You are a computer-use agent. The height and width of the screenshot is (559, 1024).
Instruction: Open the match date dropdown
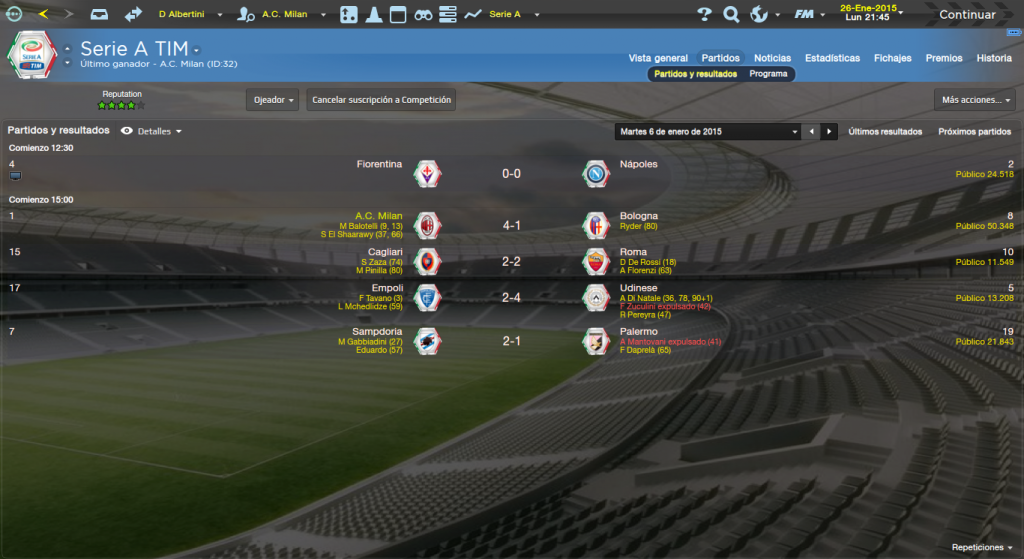click(709, 131)
